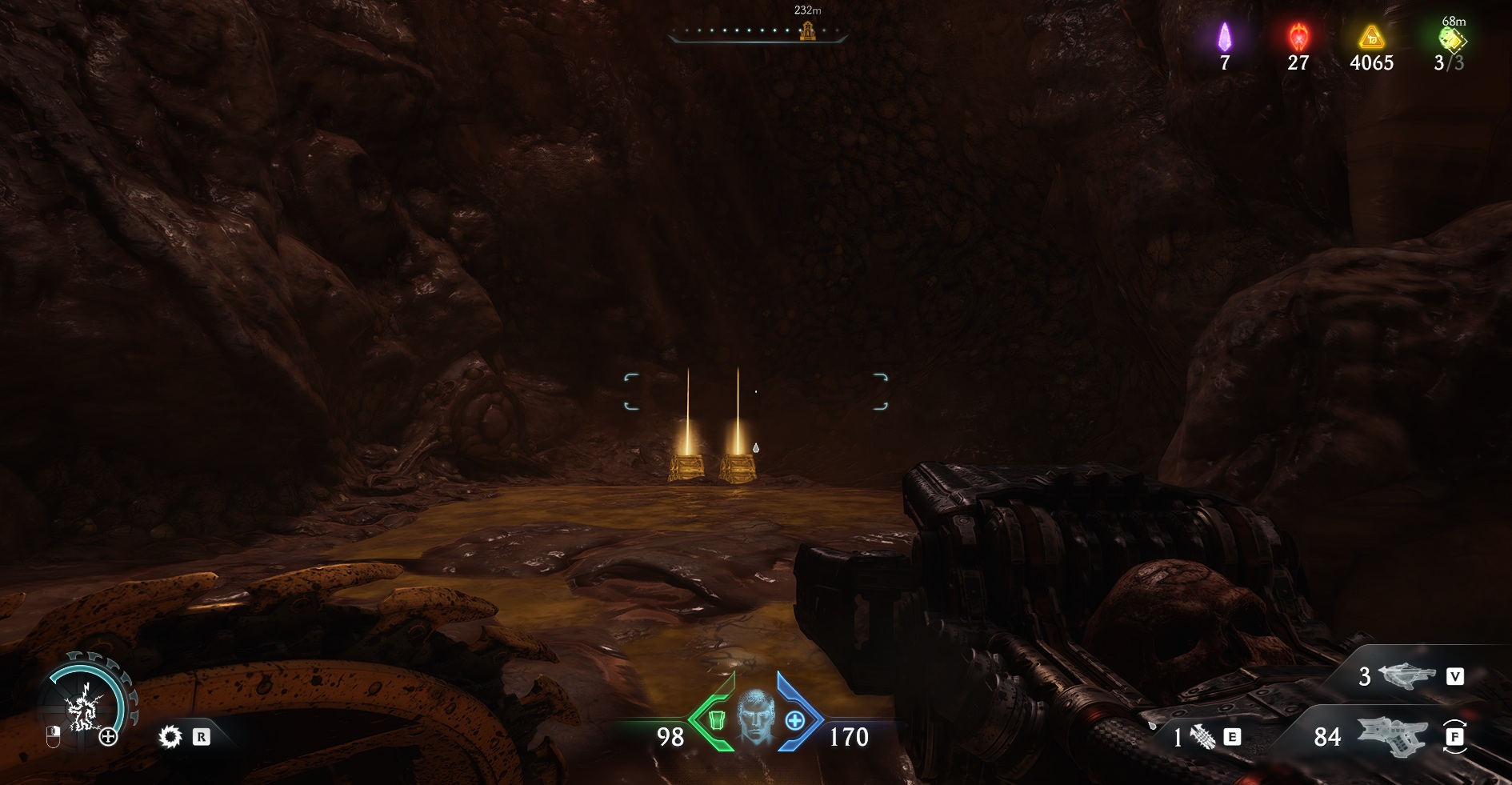Select the crossbow-style weapon slot icon

click(1407, 677)
